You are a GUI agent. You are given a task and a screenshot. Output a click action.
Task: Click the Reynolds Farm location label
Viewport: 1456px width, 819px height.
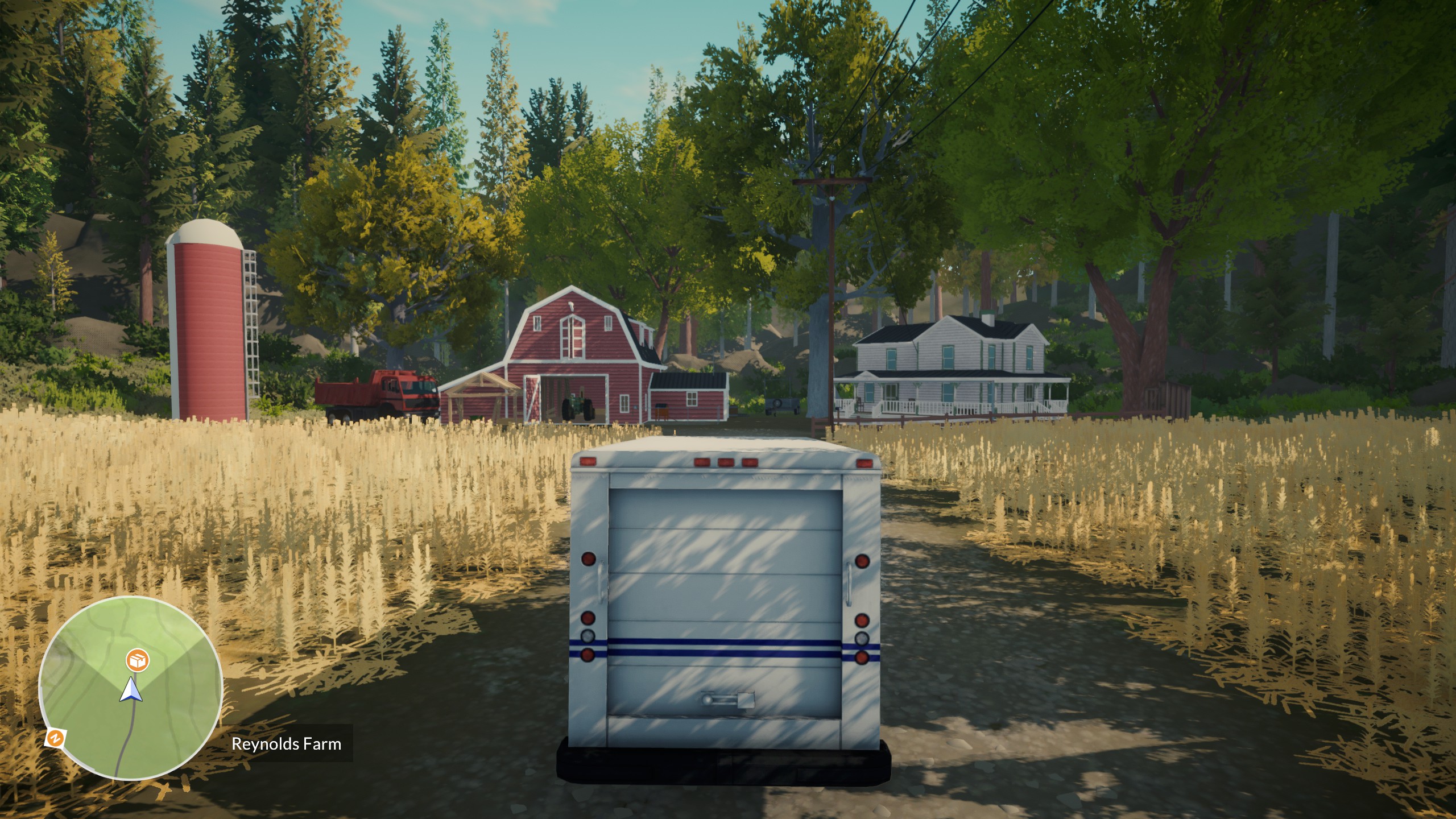286,743
